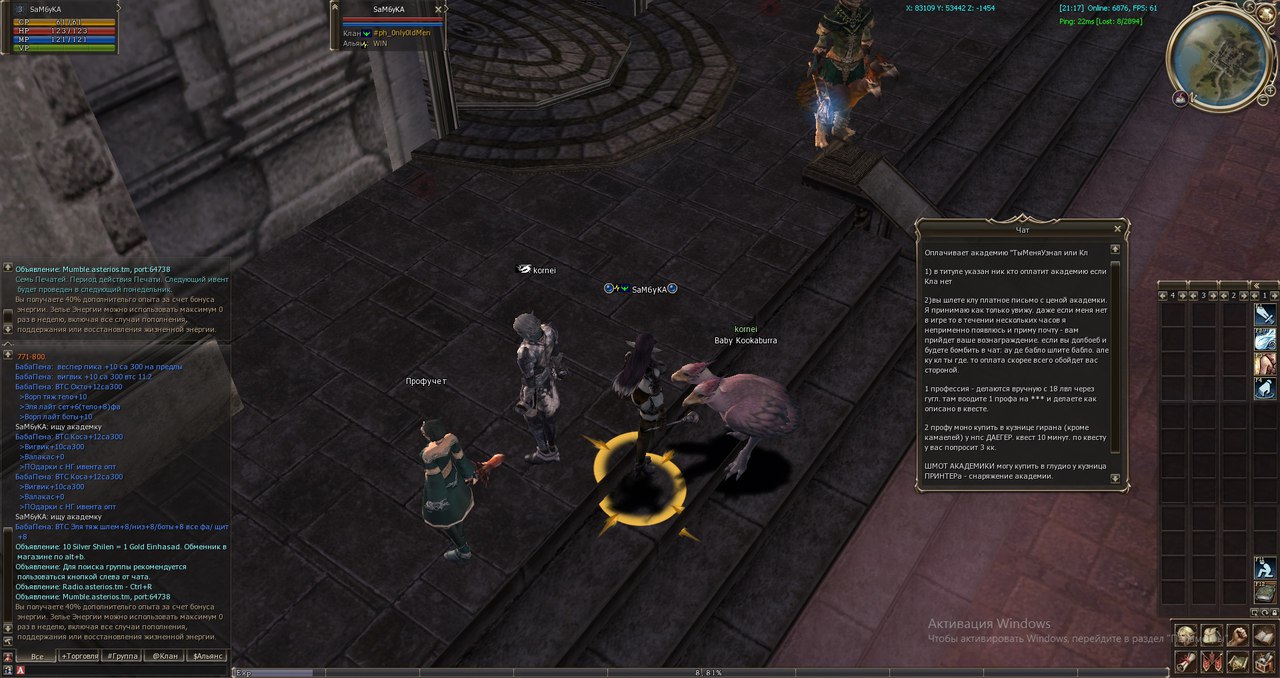
Task: Close the Чат window
Action: [x=1117, y=228]
